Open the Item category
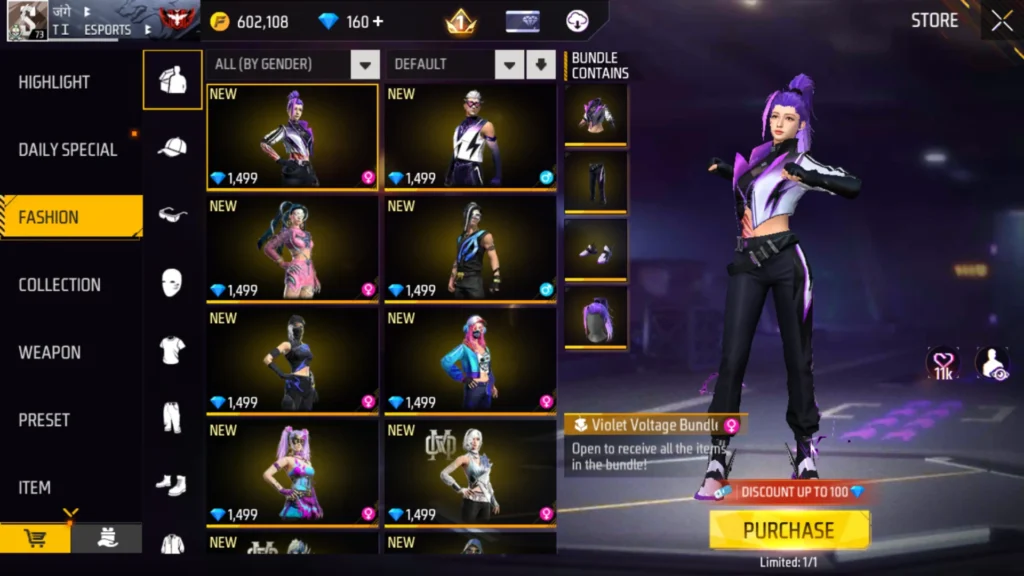The image size is (1024, 576). (35, 487)
